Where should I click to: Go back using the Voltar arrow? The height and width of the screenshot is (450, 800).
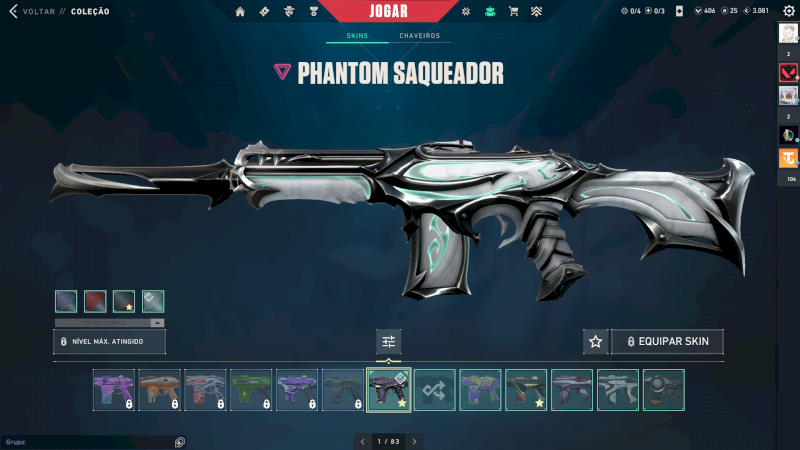tap(13, 12)
